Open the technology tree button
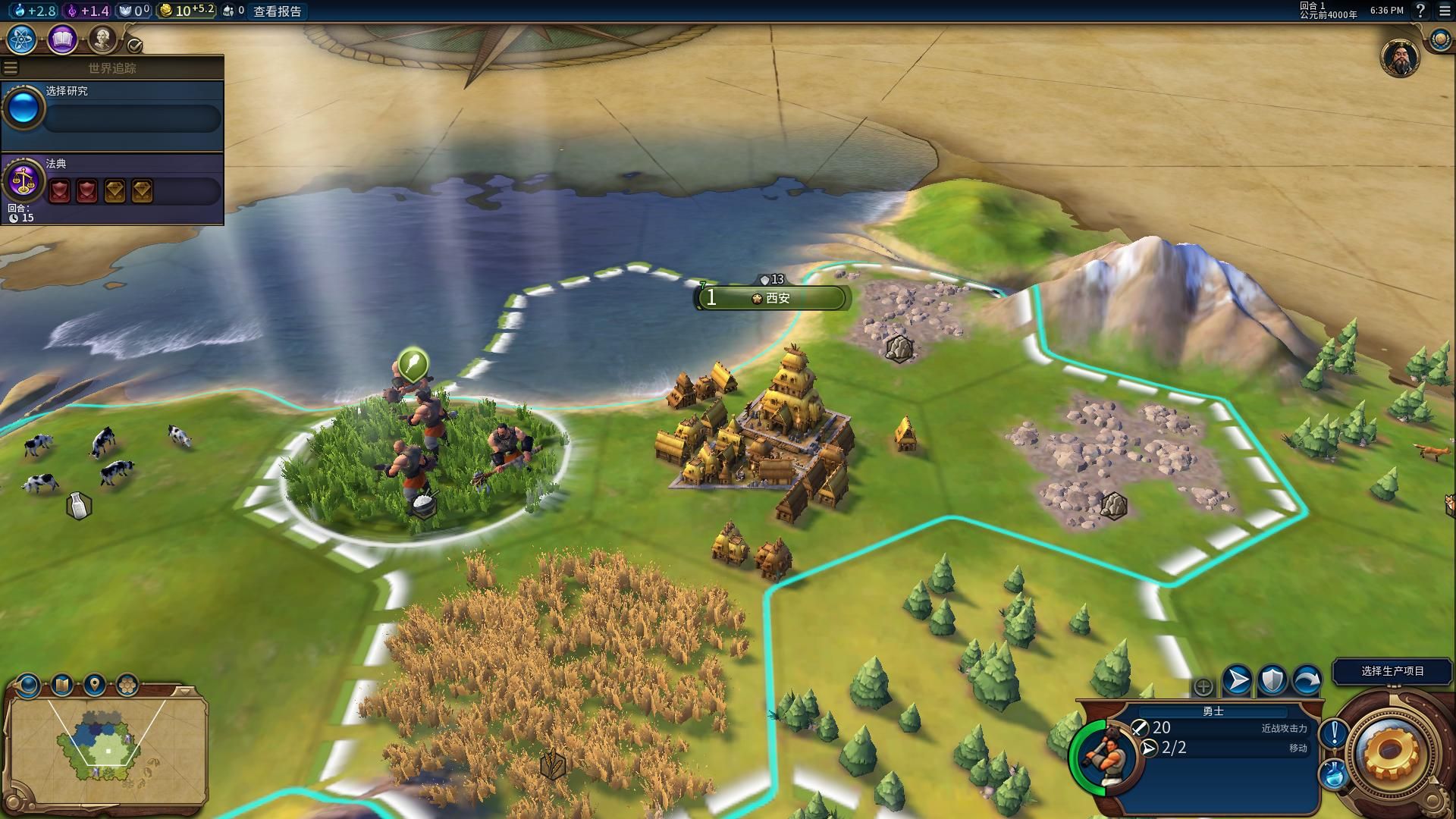This screenshot has height=819, width=1456. point(22,39)
